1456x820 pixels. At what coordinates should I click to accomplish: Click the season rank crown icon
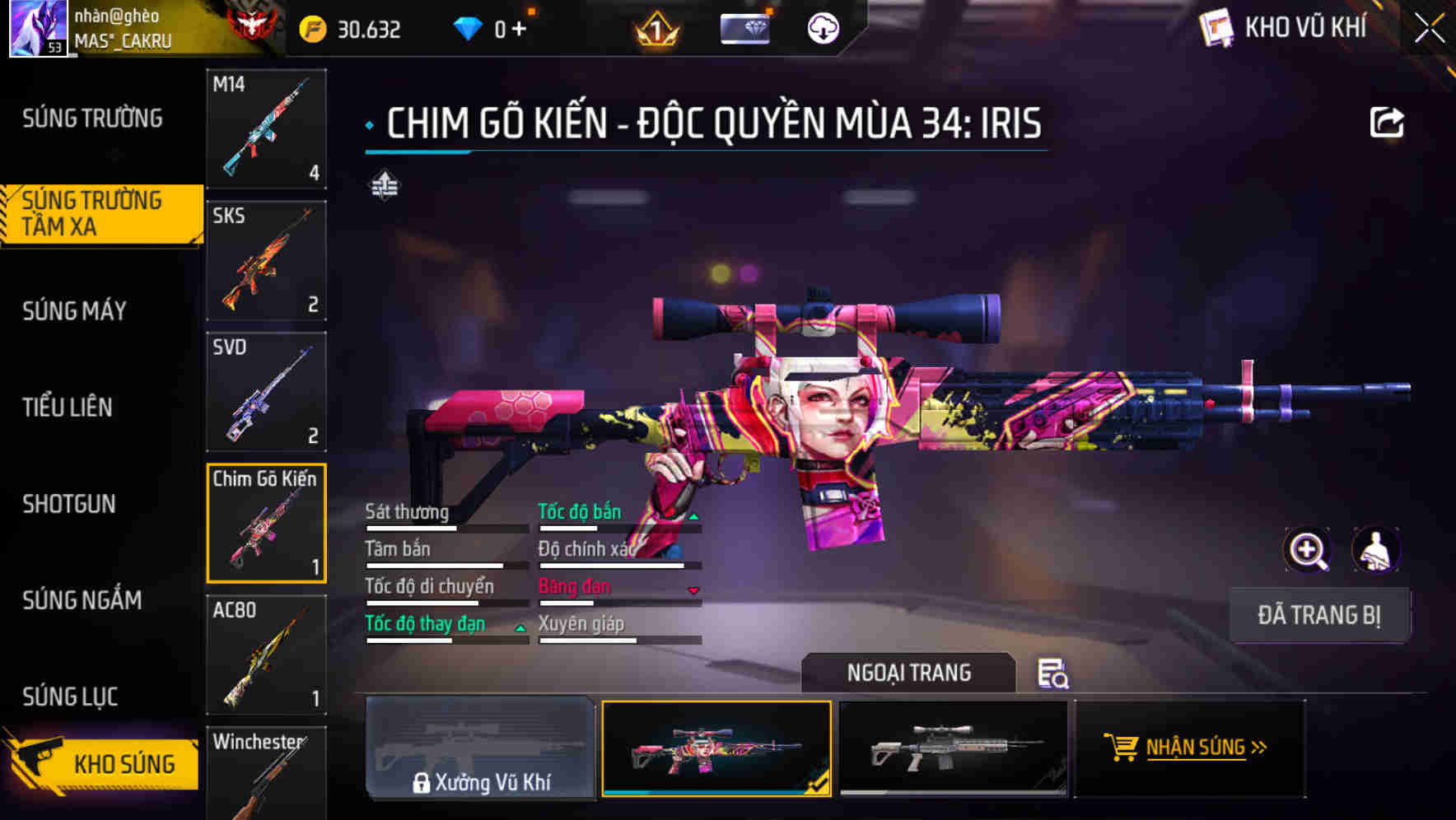pyautogui.click(x=656, y=29)
